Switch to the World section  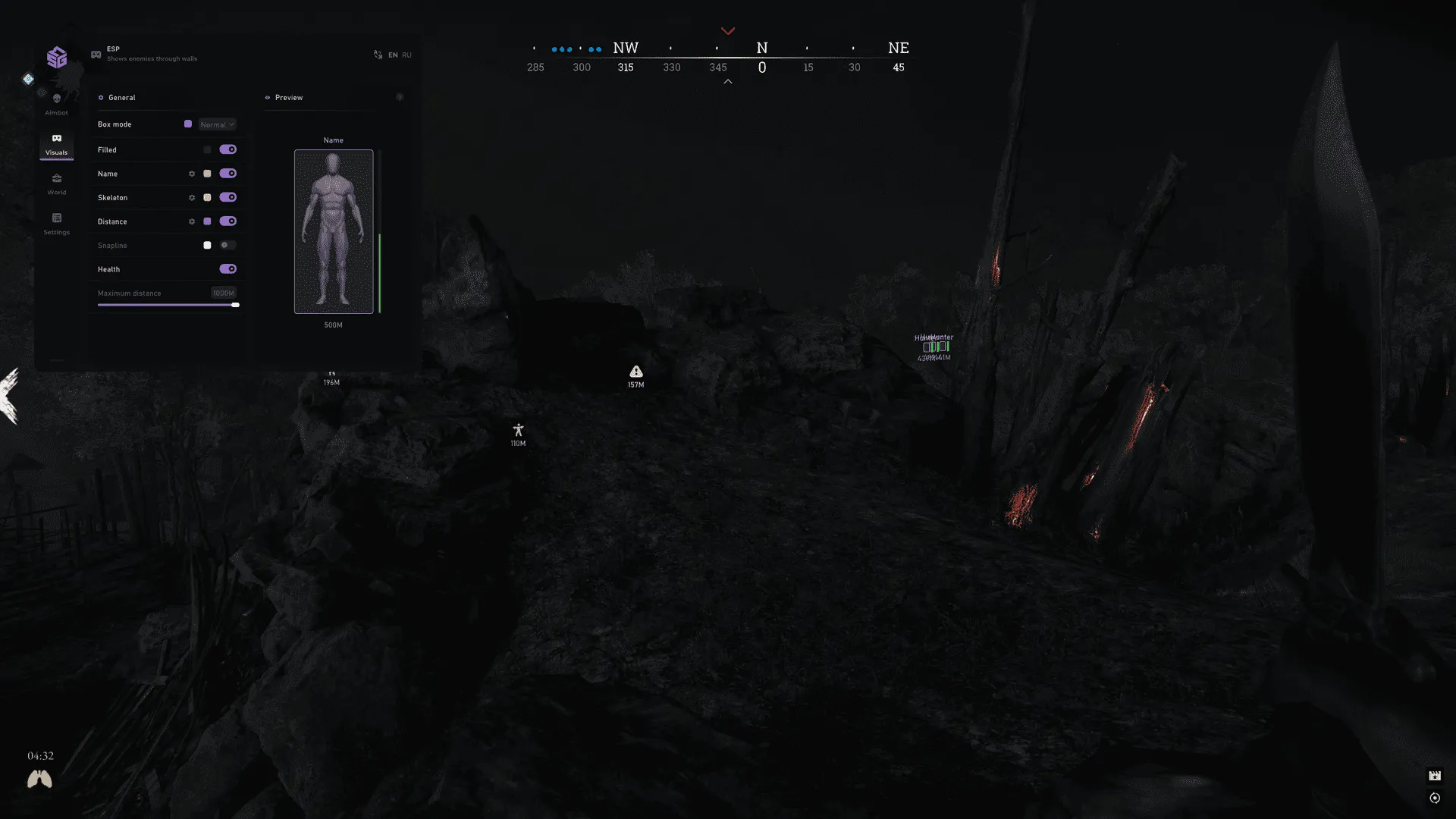click(57, 183)
